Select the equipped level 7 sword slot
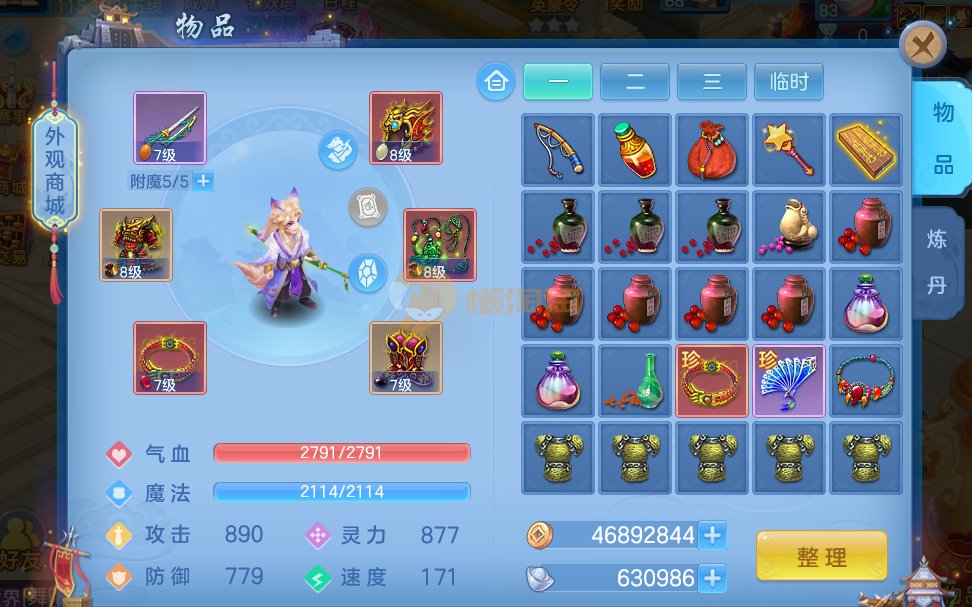972x607 pixels. point(170,128)
